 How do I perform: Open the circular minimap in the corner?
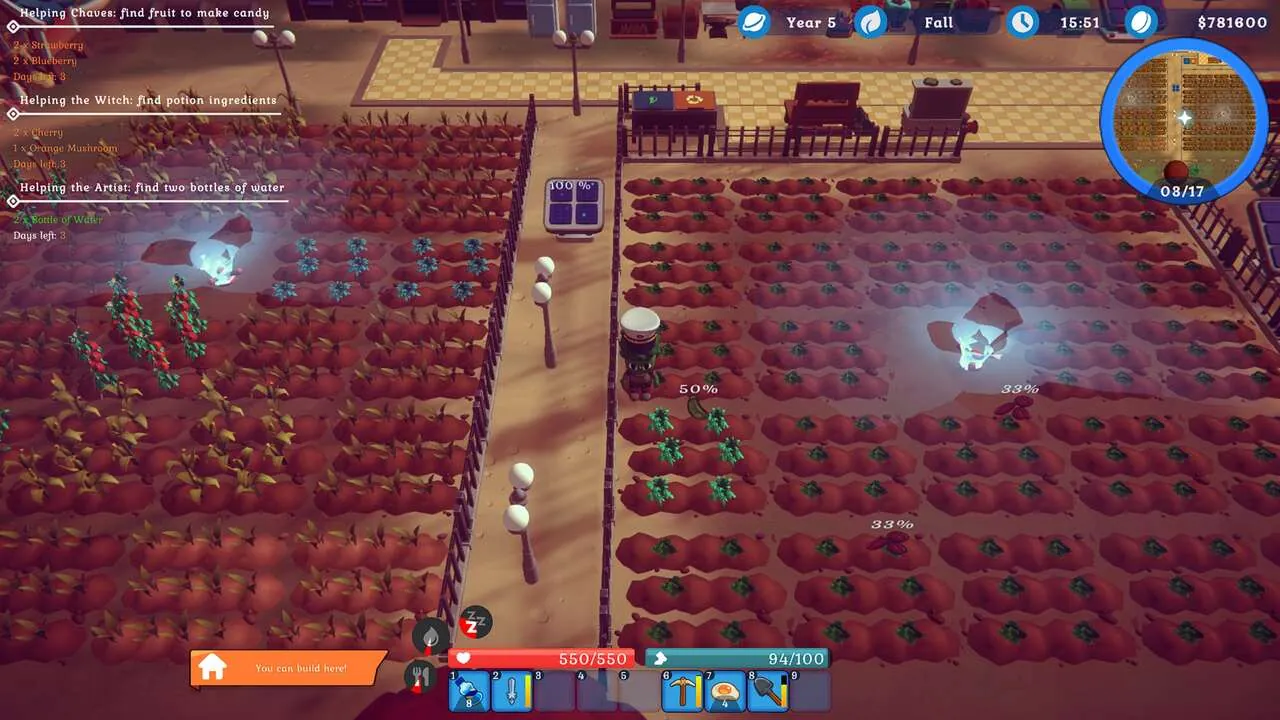point(1185,115)
